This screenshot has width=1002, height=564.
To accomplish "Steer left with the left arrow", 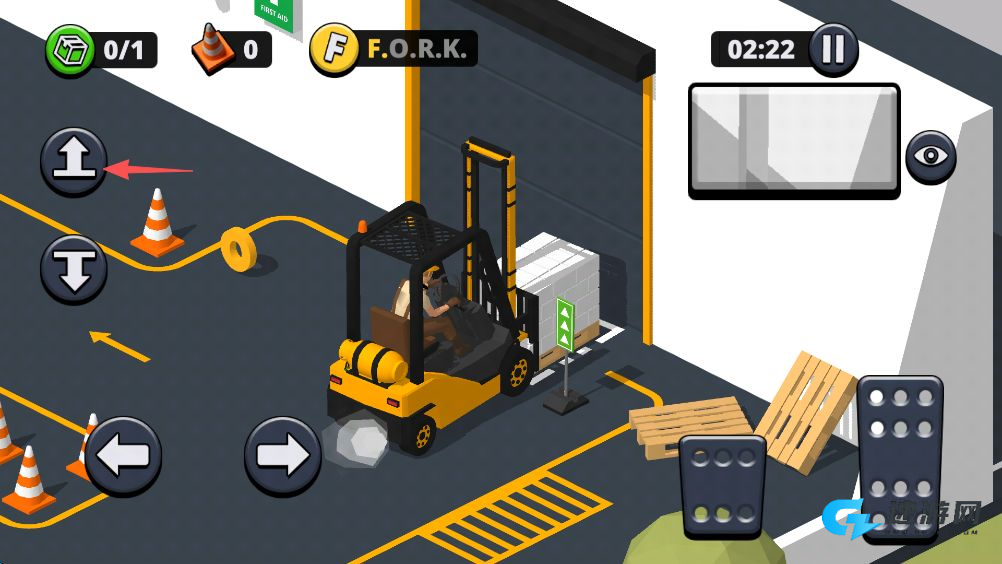I will [x=123, y=456].
